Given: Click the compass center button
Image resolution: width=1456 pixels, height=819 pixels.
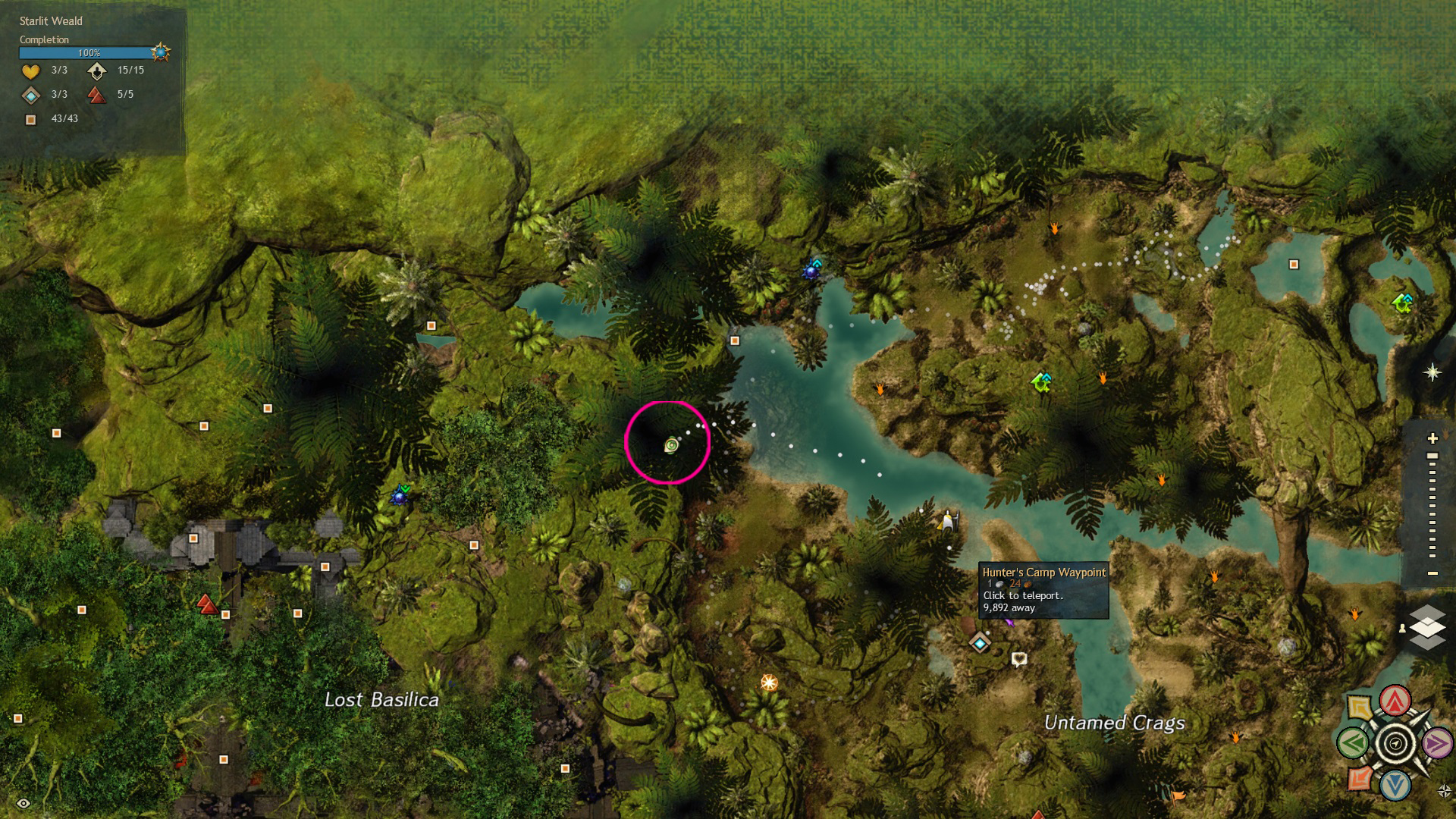Looking at the screenshot, I should [x=1395, y=743].
